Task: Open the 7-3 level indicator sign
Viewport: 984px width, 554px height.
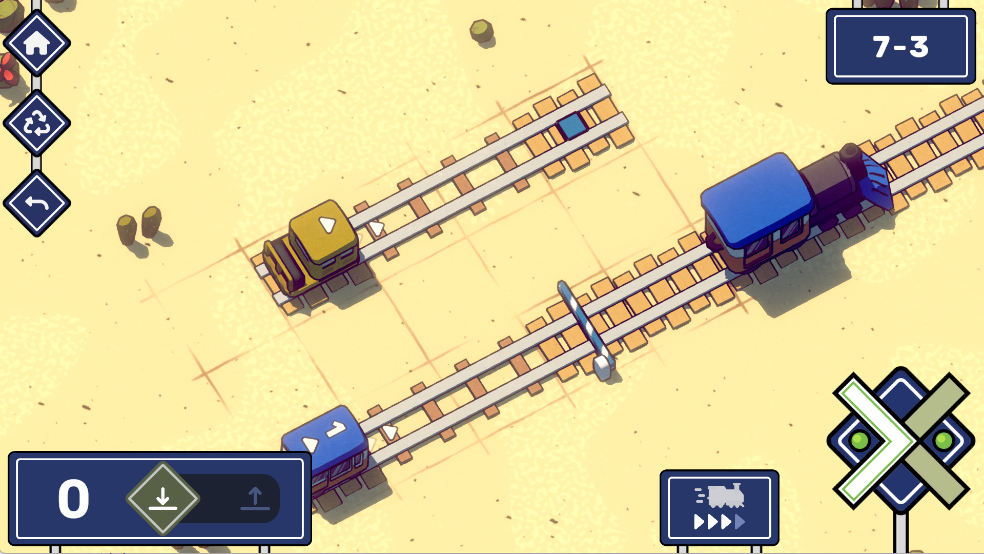Action: pos(900,47)
